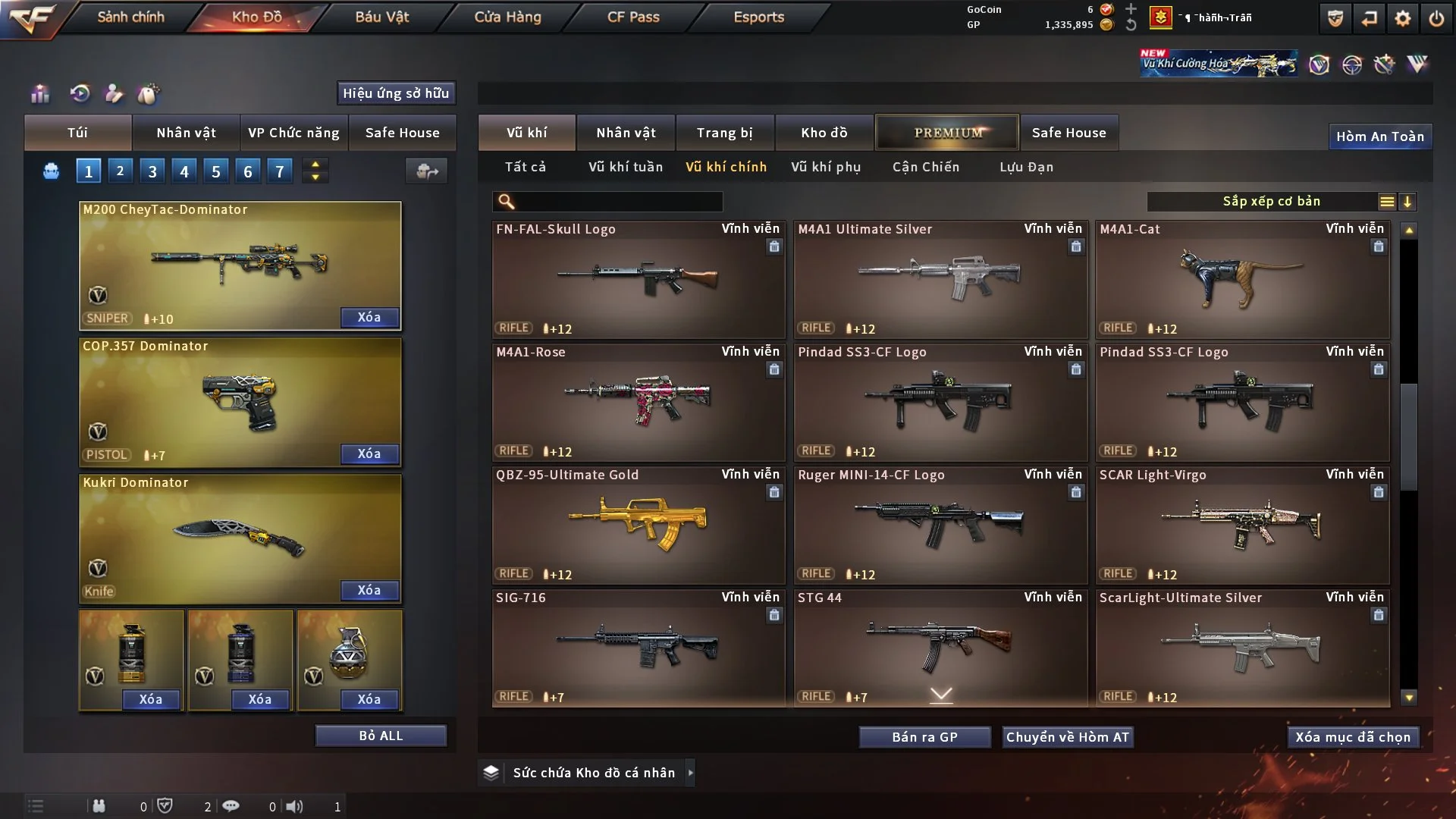Open Hiệu ứng sở hữu panel
The width and height of the screenshot is (1456, 819).
[x=396, y=93]
